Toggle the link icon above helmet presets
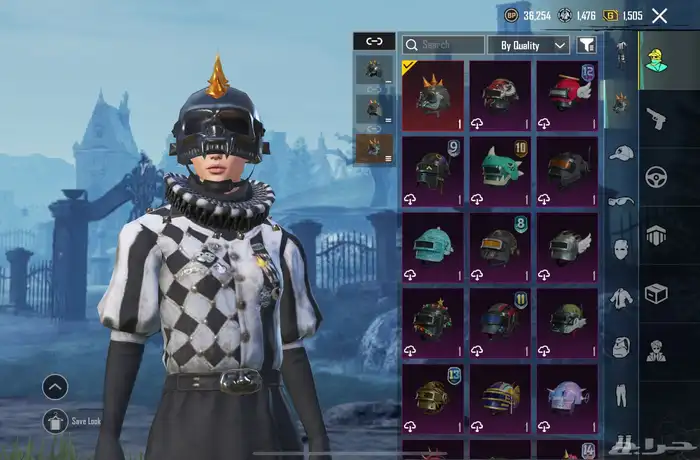The height and width of the screenshot is (460, 700). pos(374,42)
